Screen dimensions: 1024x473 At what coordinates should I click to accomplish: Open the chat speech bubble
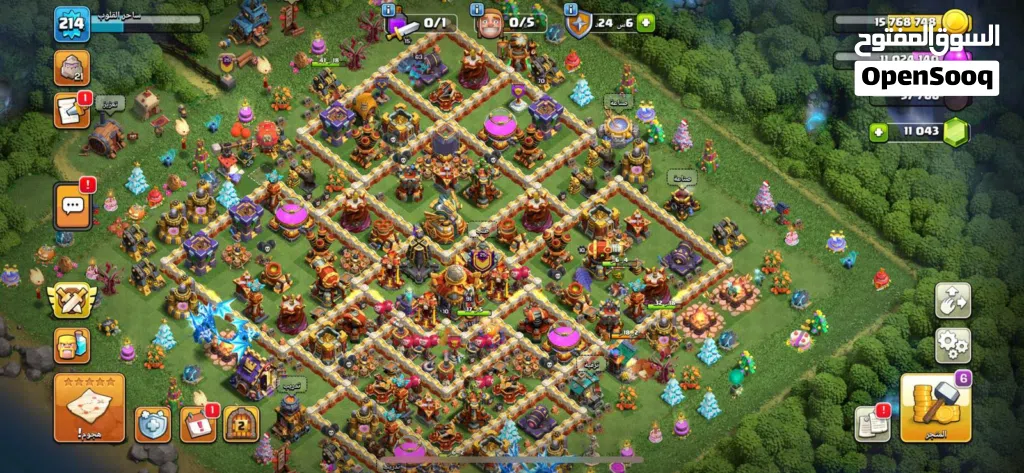tap(72, 206)
